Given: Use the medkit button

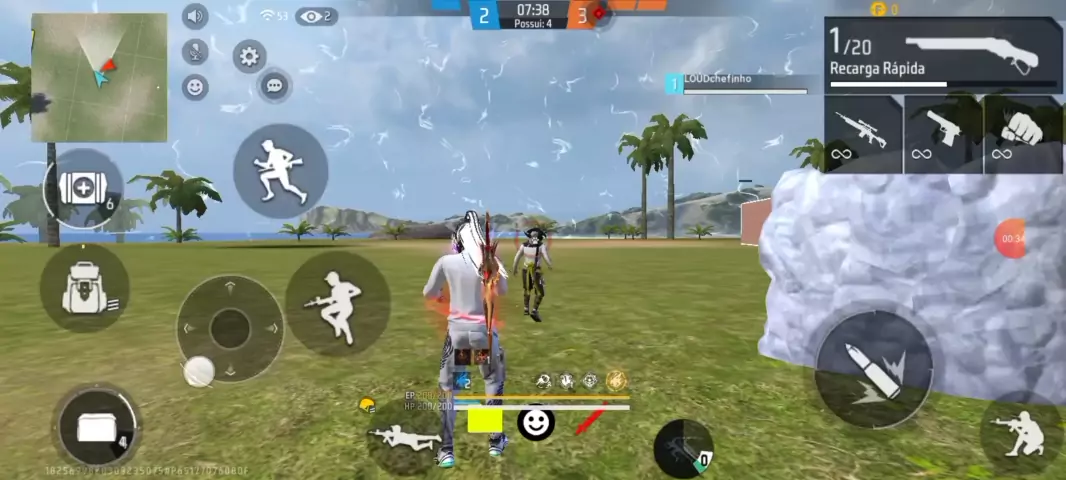Looking at the screenshot, I should click(83, 190).
